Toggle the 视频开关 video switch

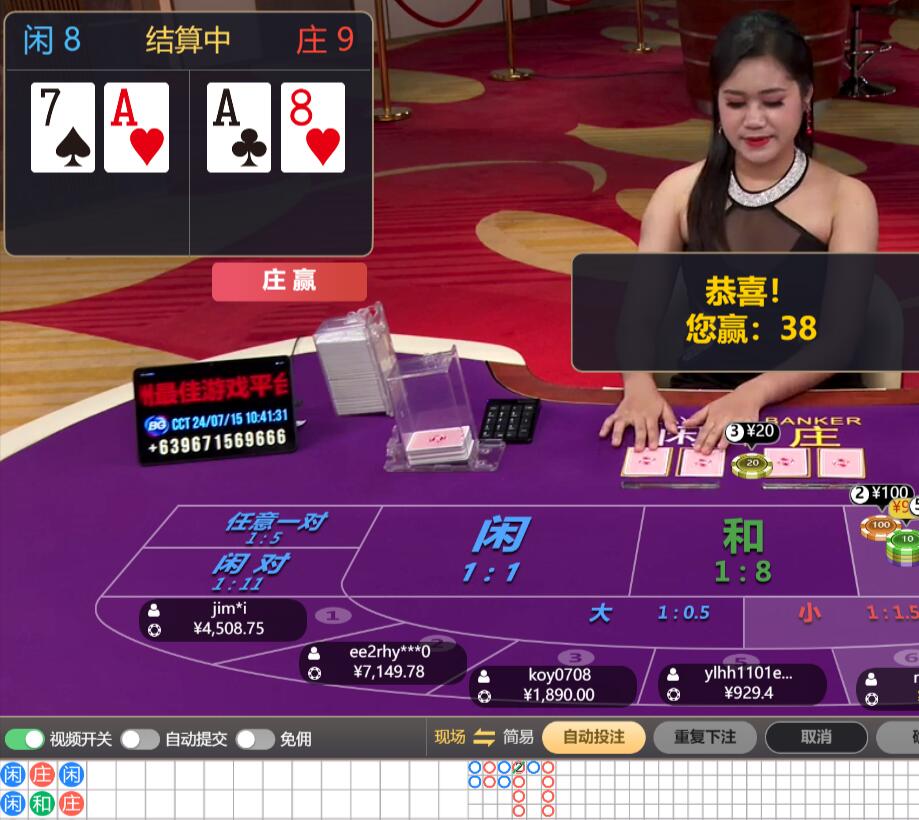click(25, 739)
